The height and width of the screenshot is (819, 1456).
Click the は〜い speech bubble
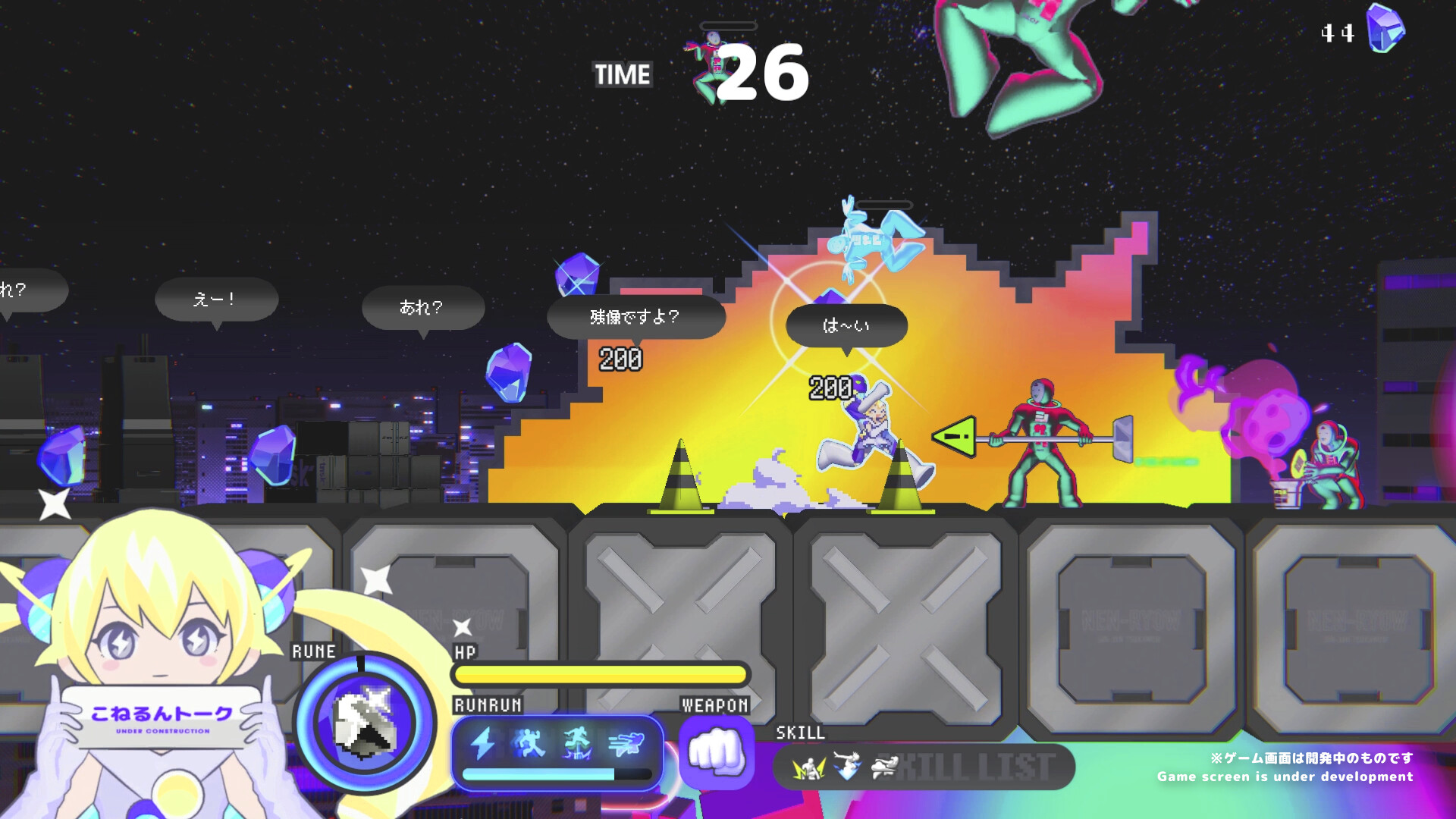tap(846, 325)
